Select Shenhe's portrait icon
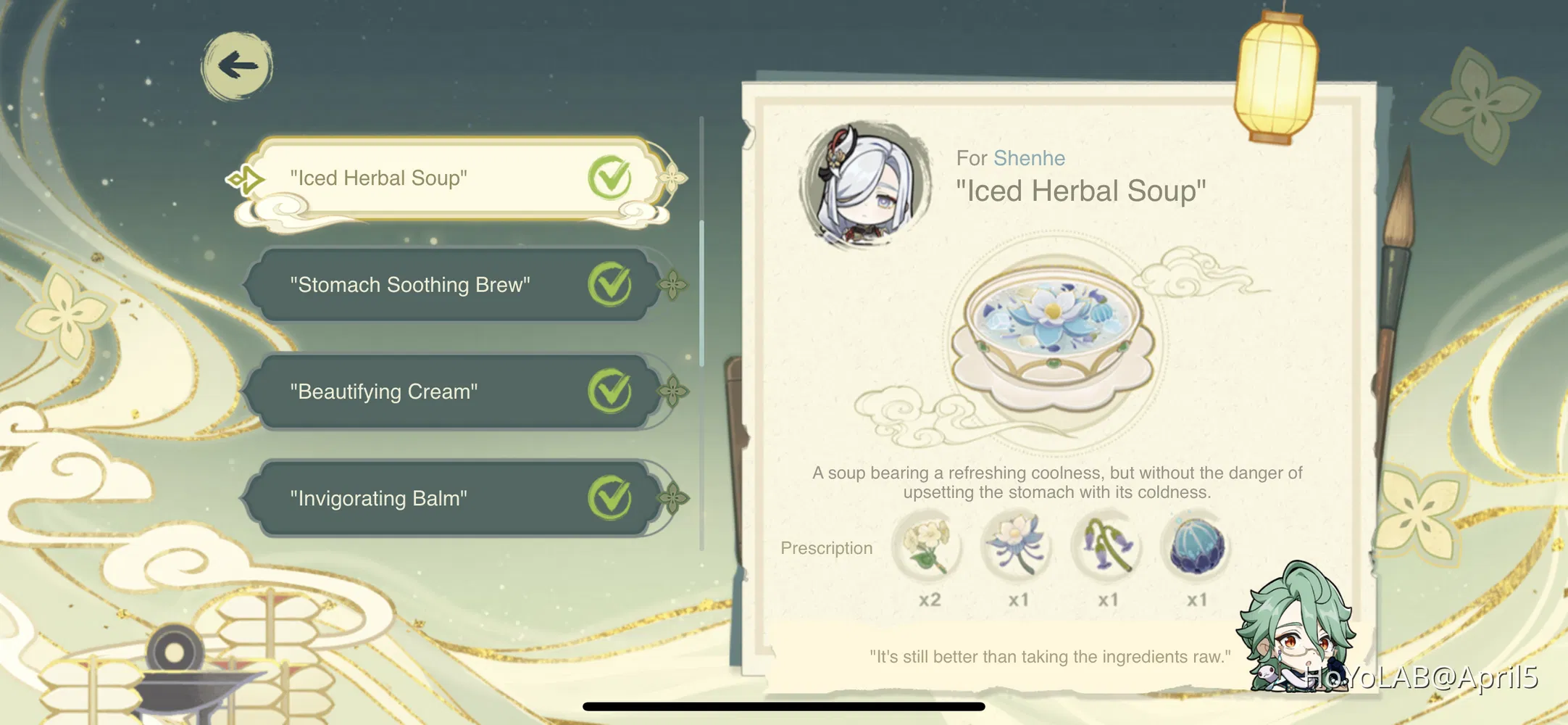Screen dimensions: 1568x725 (x=867, y=180)
